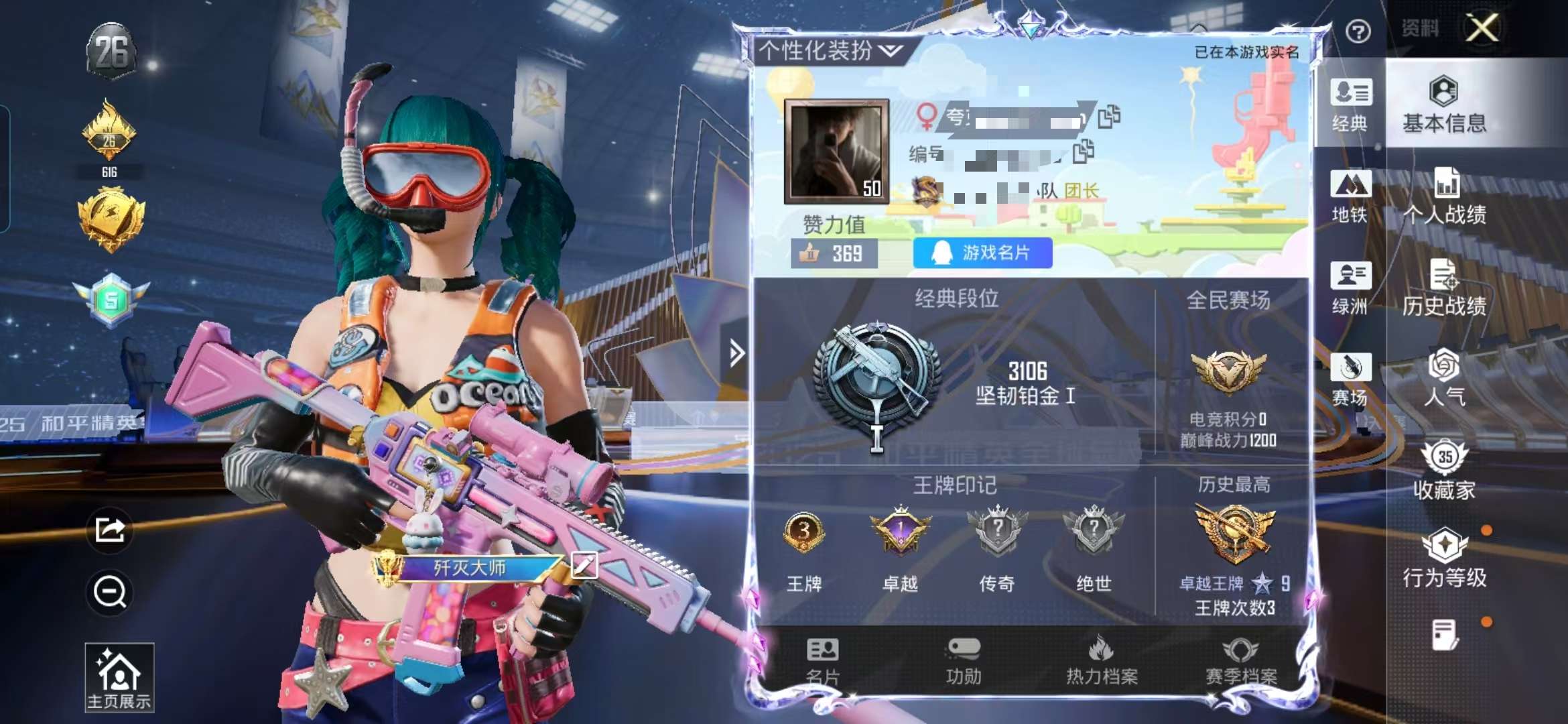
Task: Show the 热力档案 tab
Action: tap(1102, 662)
